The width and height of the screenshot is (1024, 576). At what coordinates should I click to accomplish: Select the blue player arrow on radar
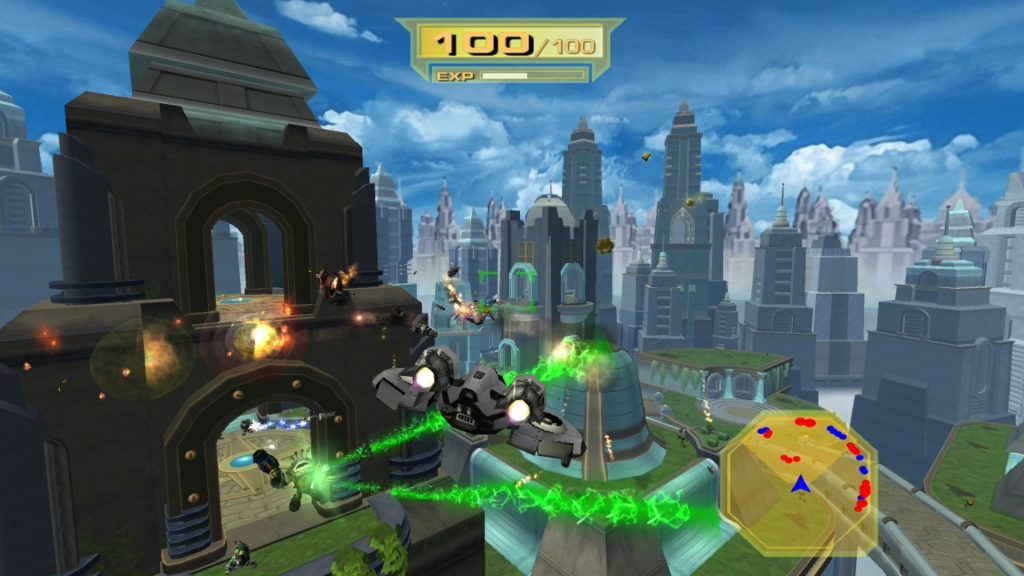pyautogui.click(x=800, y=485)
